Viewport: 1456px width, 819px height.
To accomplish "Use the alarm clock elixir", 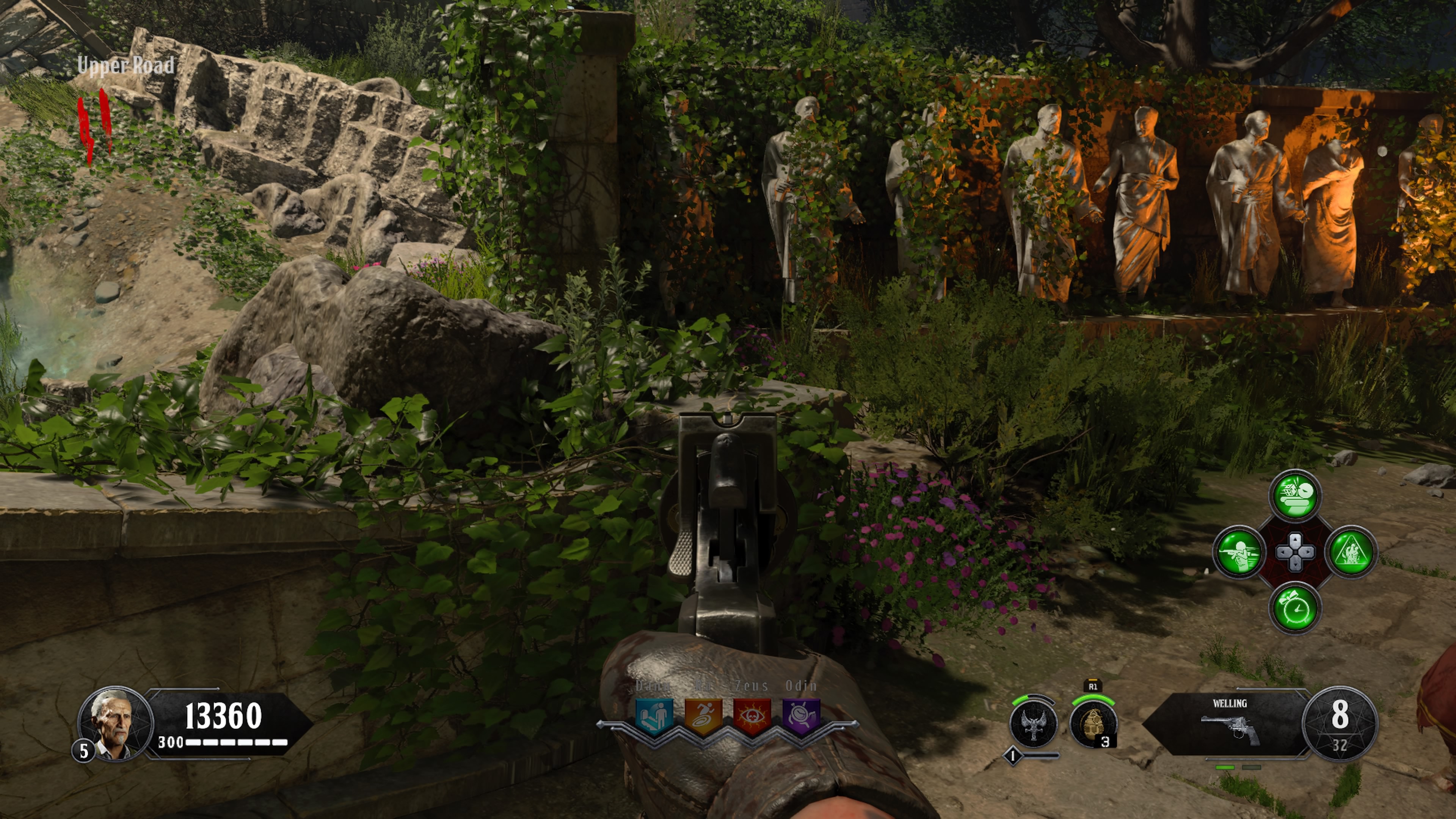I will (1295, 608).
